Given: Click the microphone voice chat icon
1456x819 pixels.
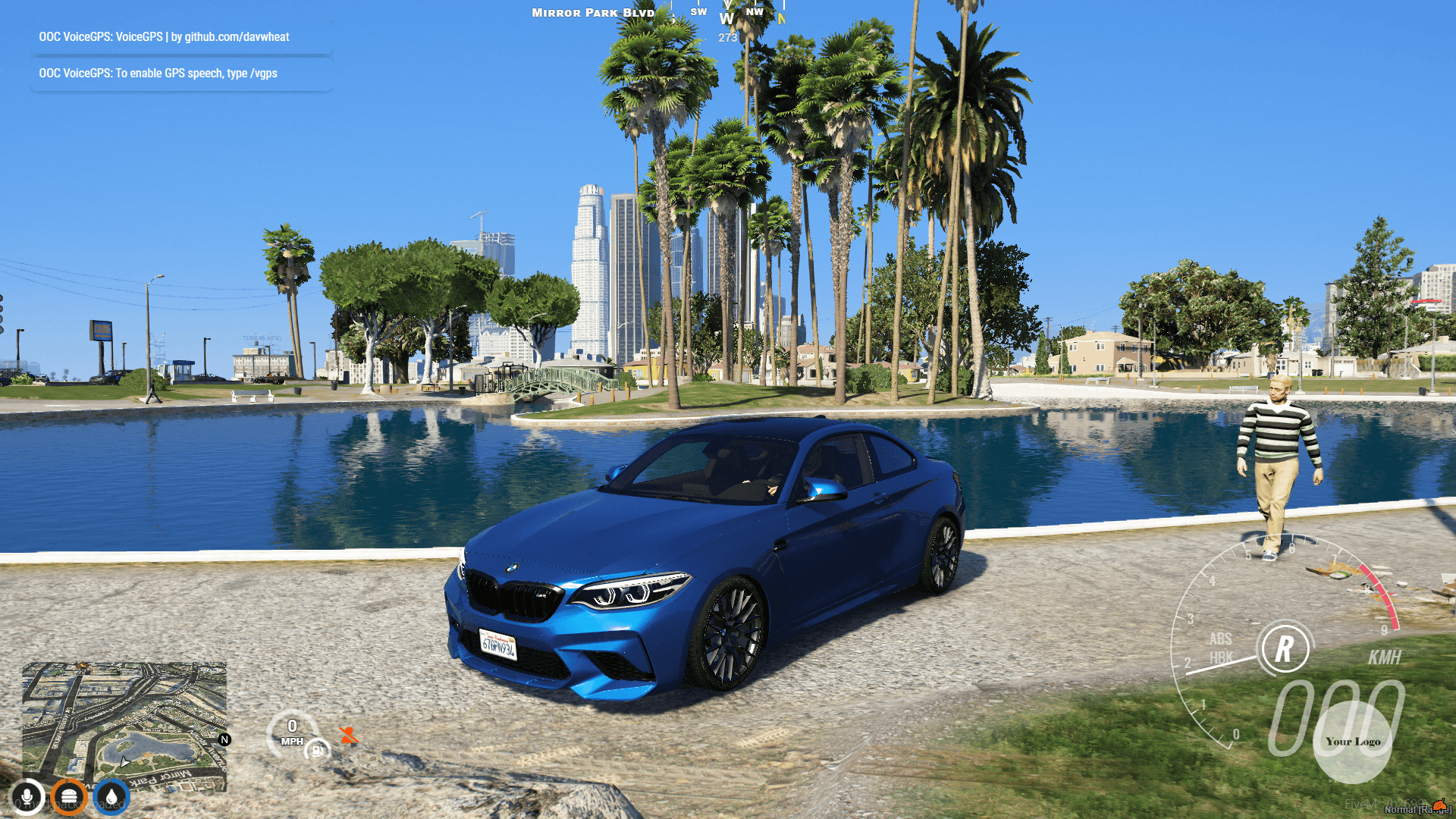Looking at the screenshot, I should click(27, 796).
